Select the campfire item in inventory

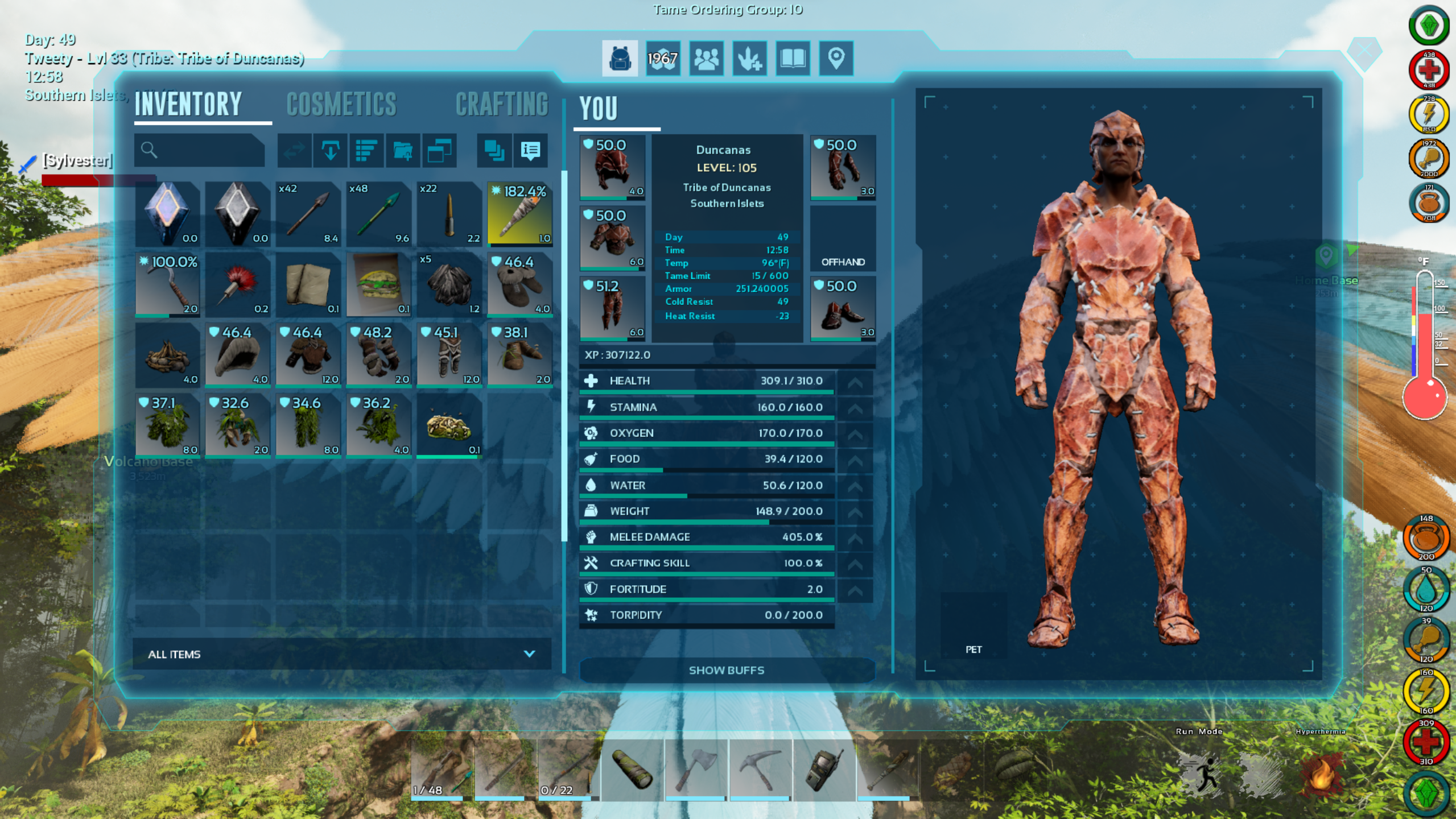point(167,355)
